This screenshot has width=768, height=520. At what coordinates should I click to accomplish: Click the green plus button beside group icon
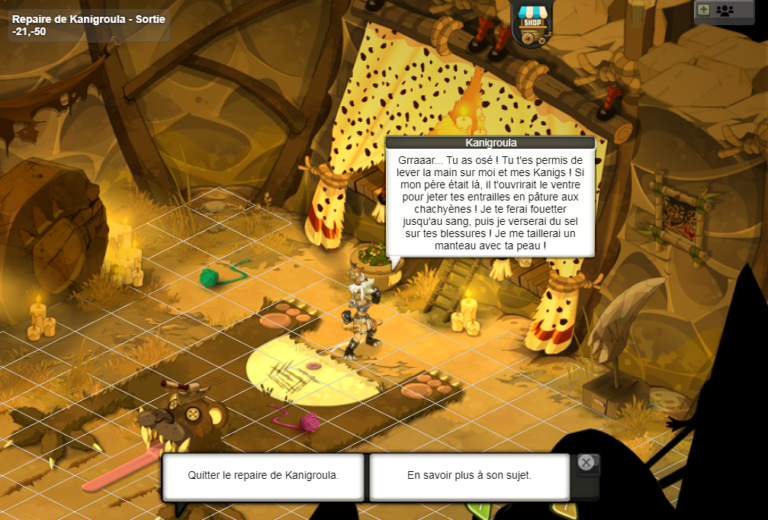(x=704, y=10)
